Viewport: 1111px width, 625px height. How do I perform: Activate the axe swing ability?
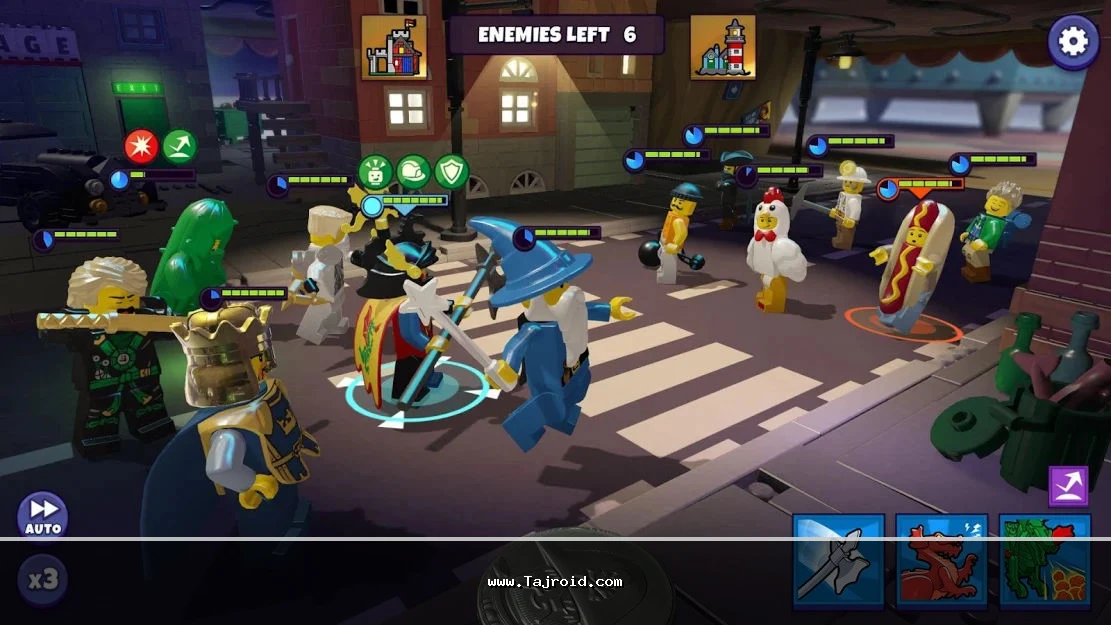click(x=838, y=560)
